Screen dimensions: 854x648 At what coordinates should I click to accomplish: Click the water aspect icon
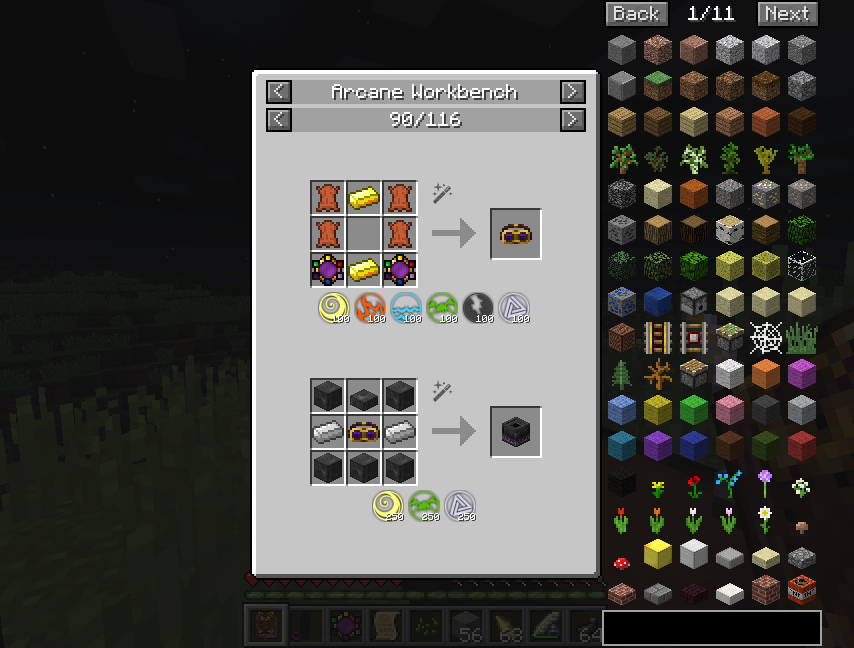click(407, 308)
